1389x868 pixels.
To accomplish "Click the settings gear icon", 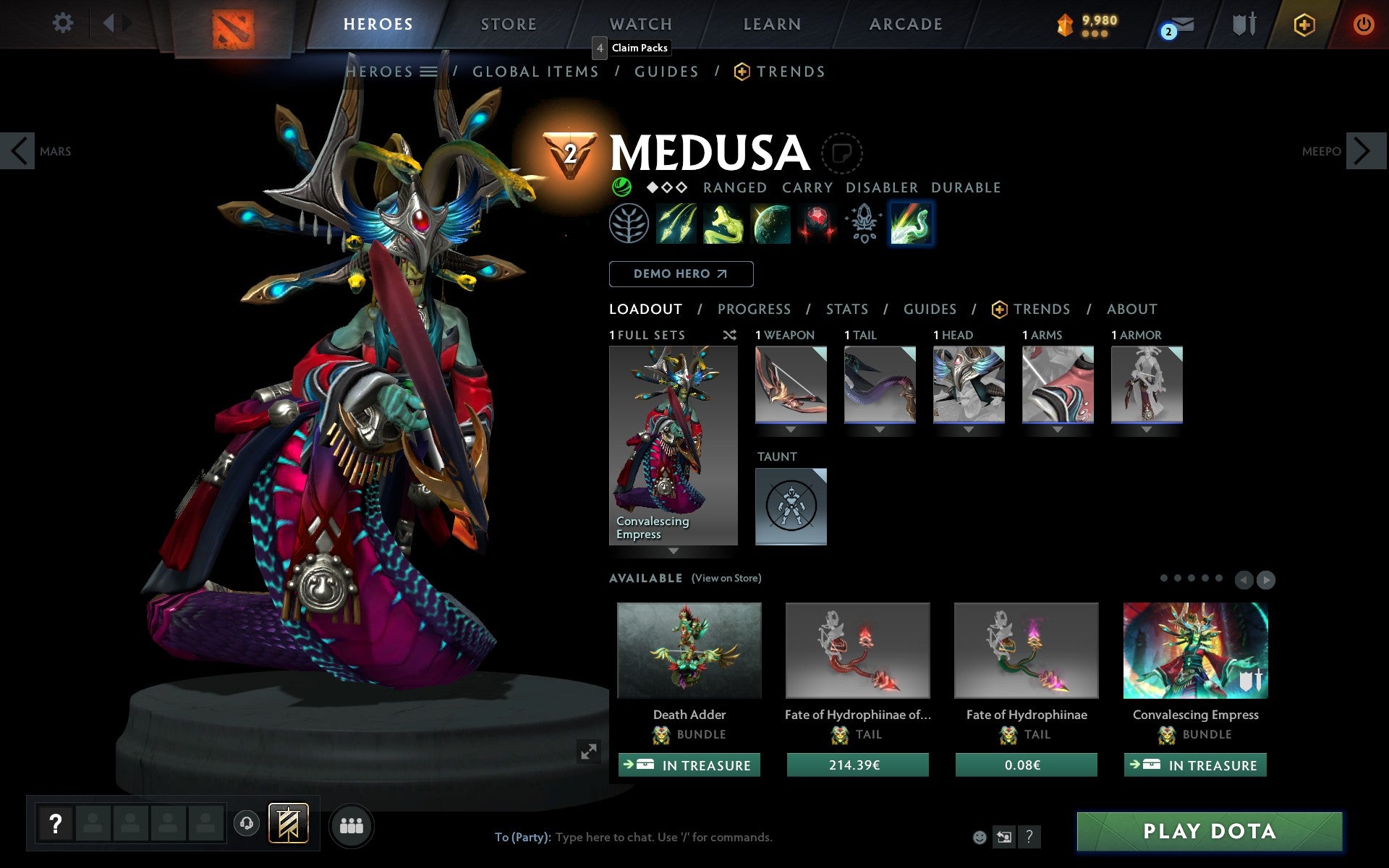I will tap(64, 23).
